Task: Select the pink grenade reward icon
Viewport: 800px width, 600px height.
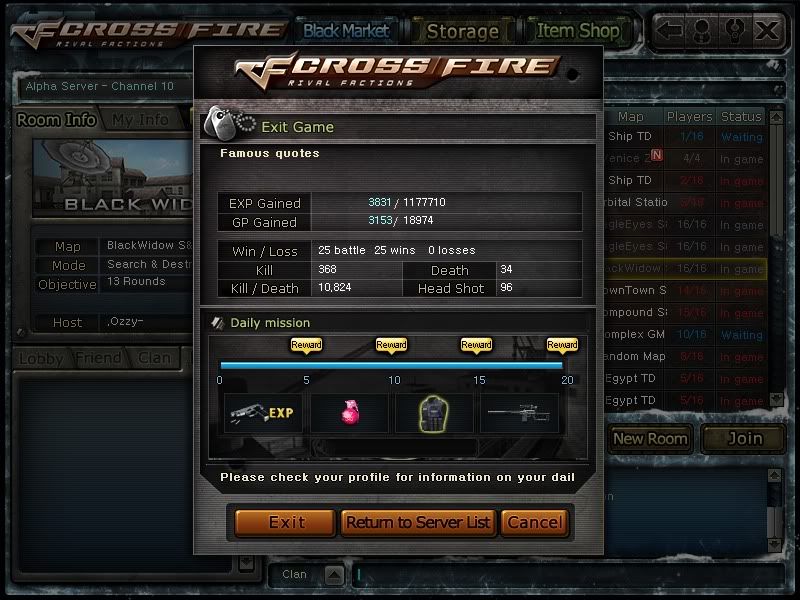Action: (x=347, y=411)
